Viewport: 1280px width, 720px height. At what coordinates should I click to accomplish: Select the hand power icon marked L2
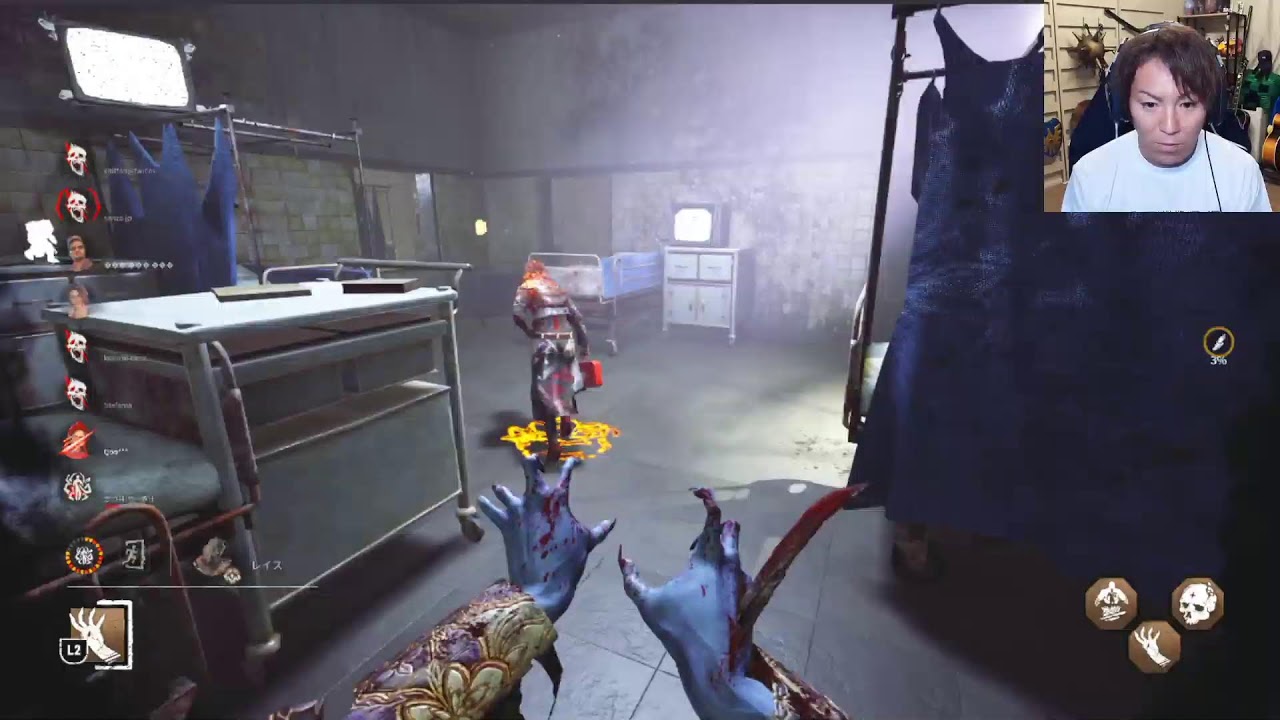98,635
